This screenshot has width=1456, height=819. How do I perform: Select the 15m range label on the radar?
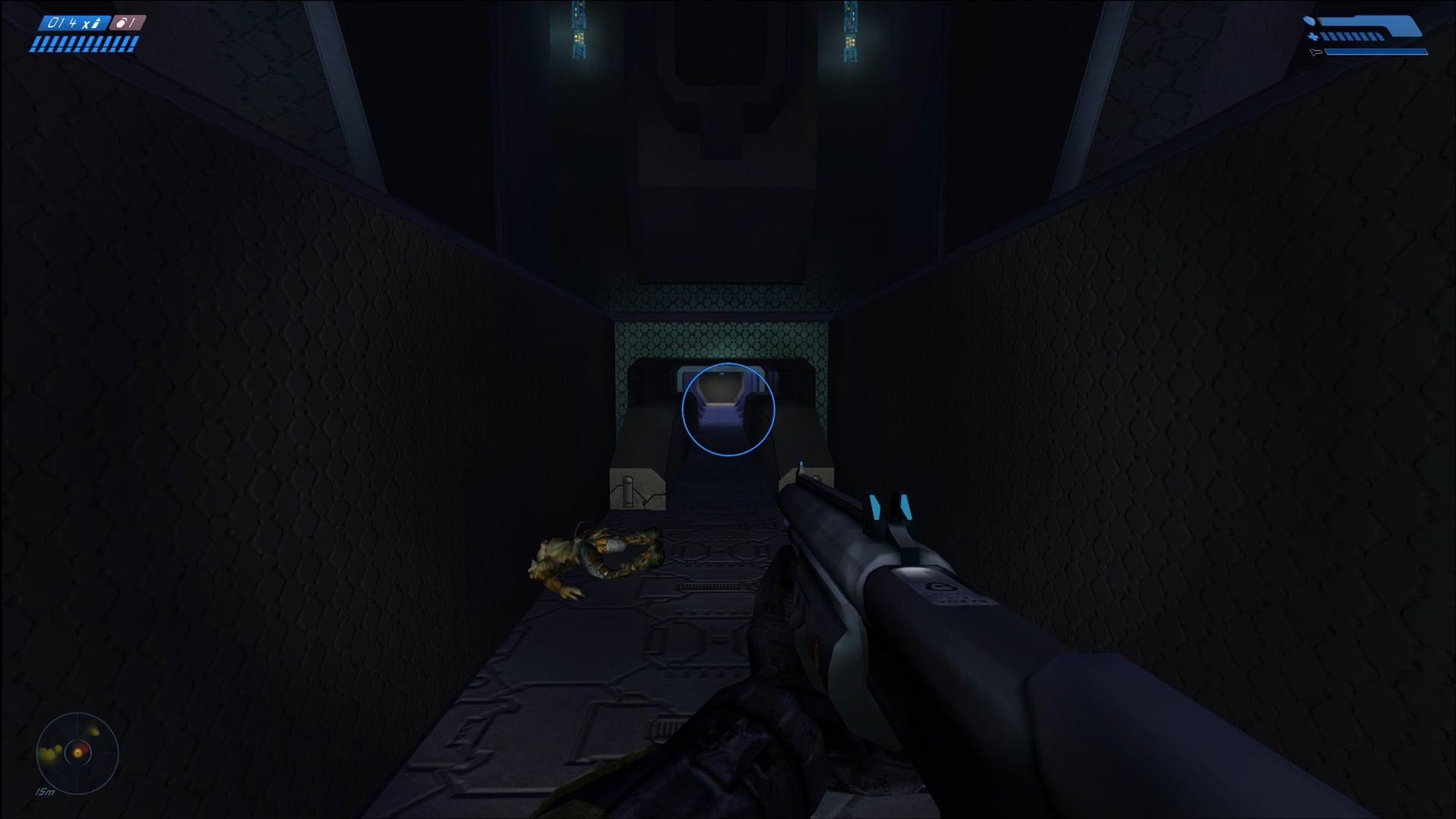tap(45, 792)
